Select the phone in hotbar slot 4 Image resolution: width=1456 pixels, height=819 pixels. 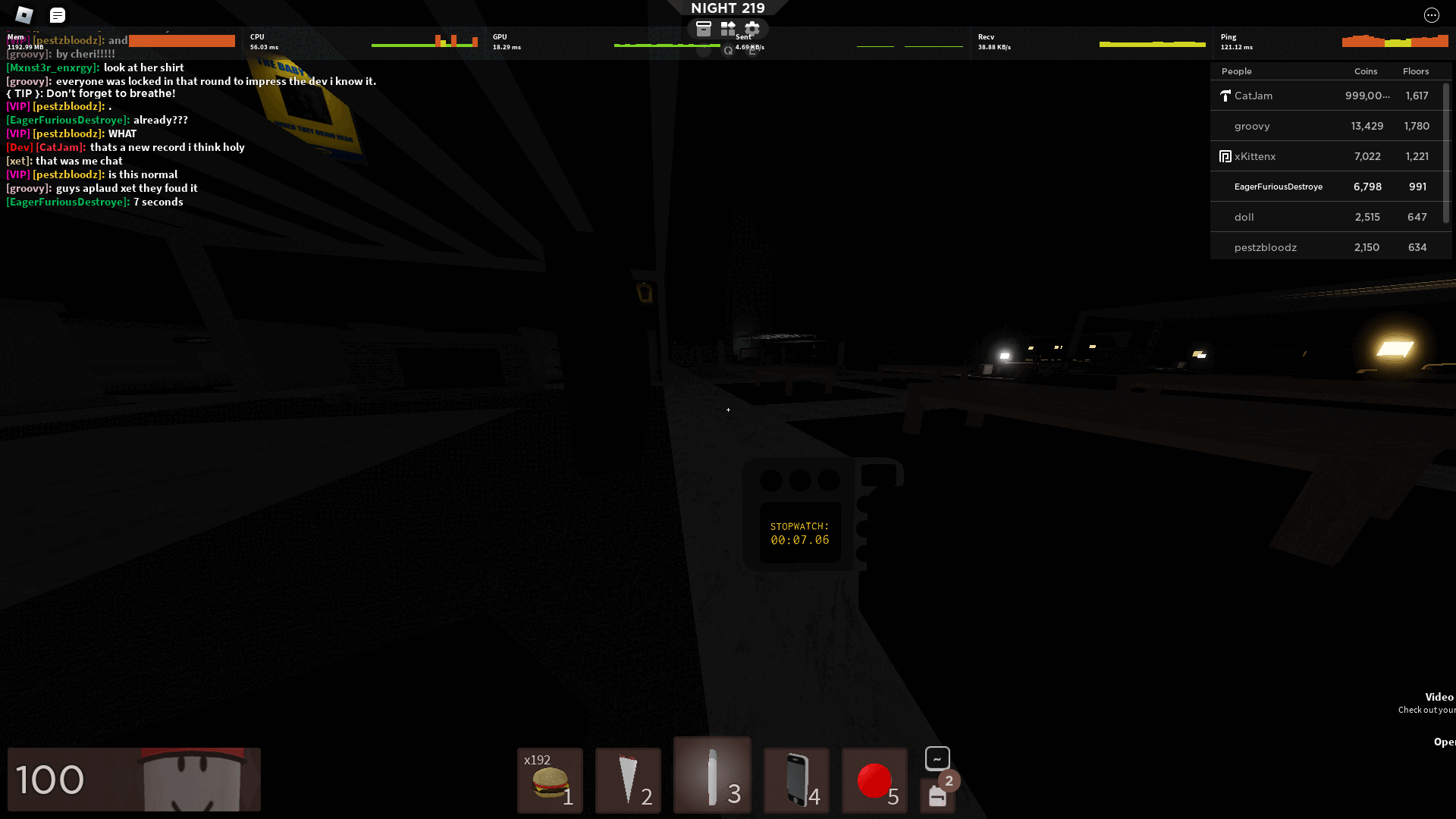(795, 780)
